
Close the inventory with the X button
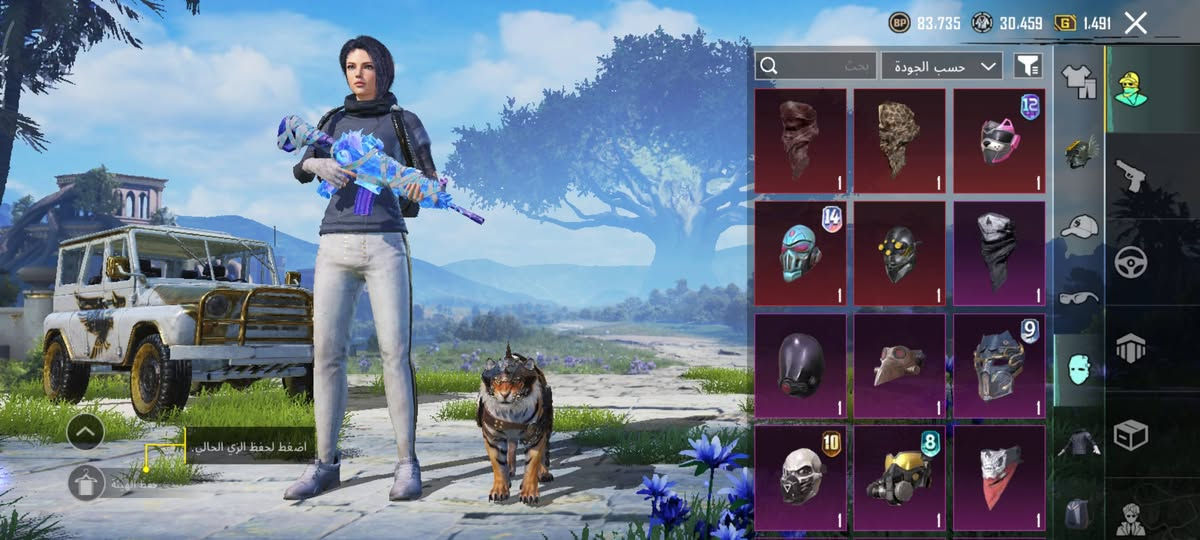pos(1135,23)
